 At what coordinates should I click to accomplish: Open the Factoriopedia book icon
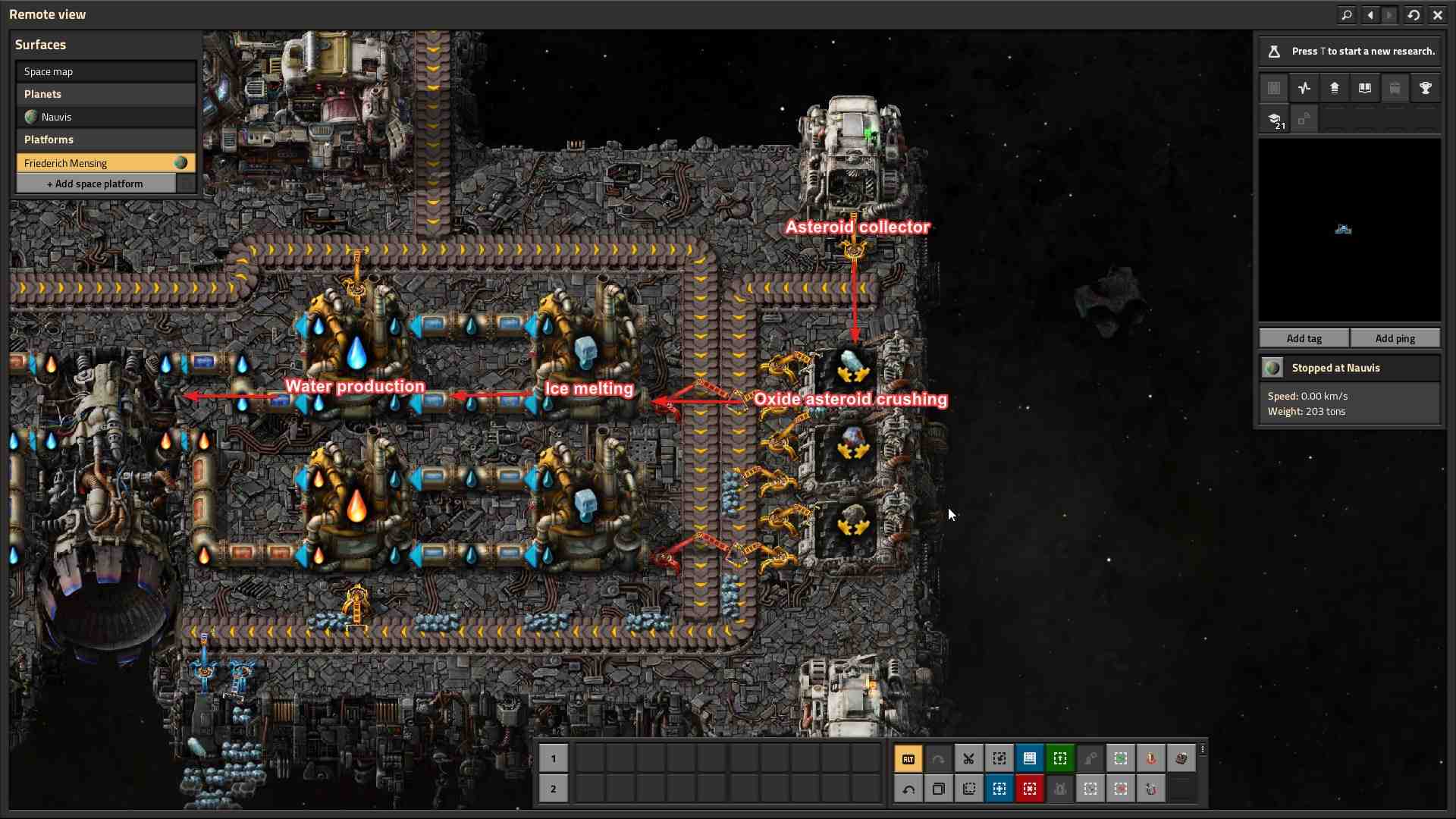point(1365,88)
